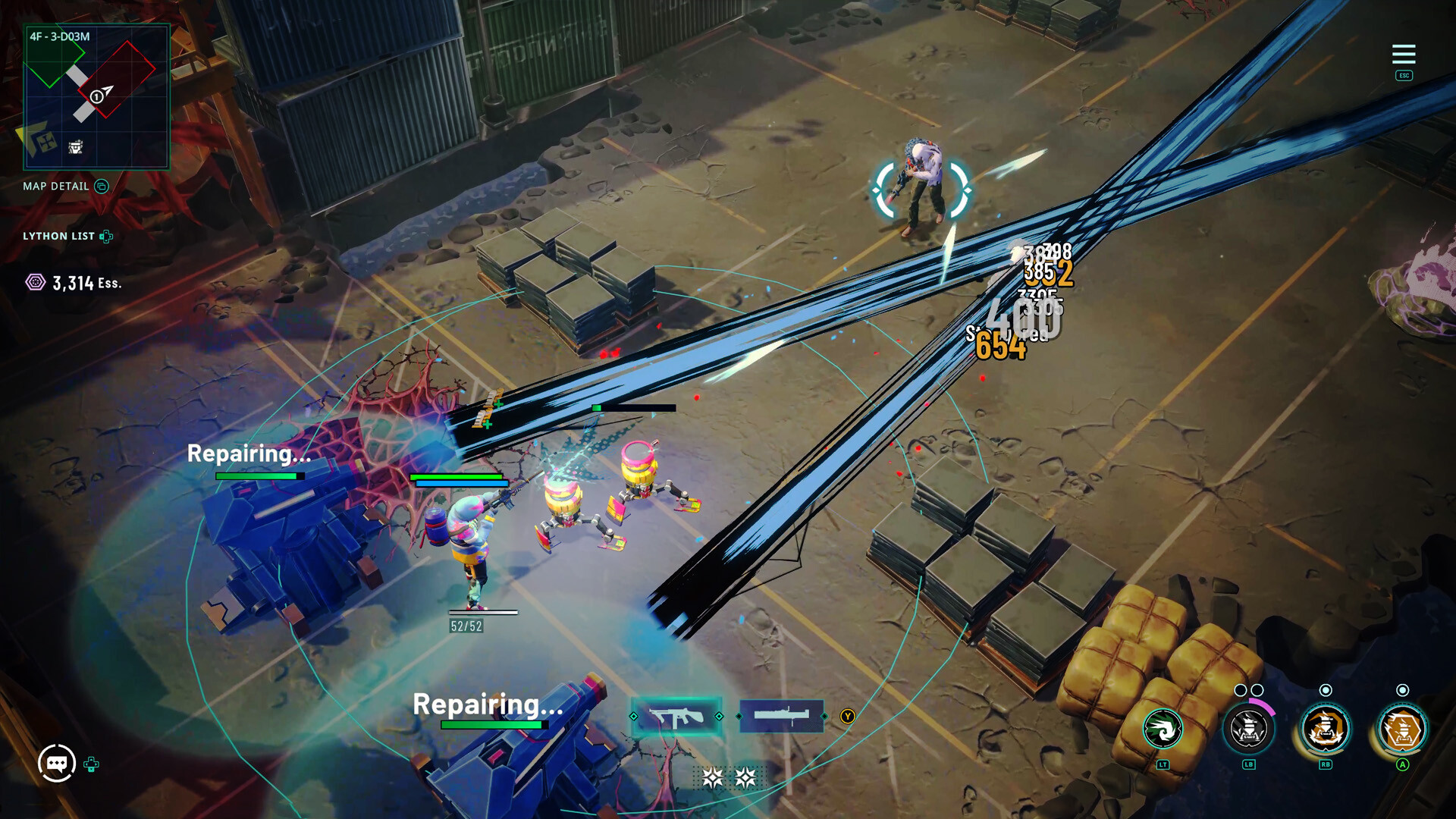Image resolution: width=1456 pixels, height=819 pixels.
Task: Click the 4F - 3-D03M zone label
Action: pos(61,35)
